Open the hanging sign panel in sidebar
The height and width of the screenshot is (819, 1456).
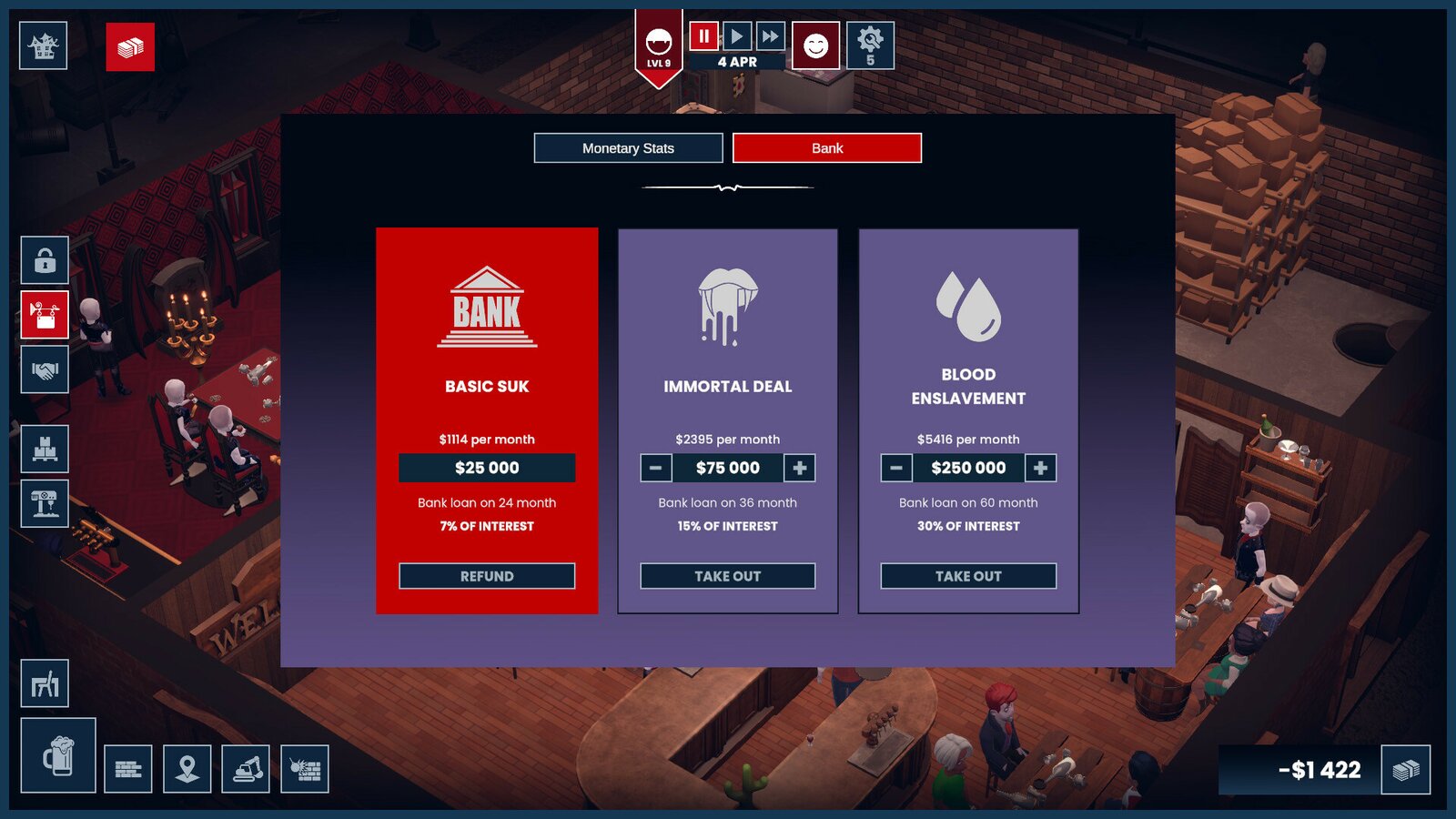43,314
